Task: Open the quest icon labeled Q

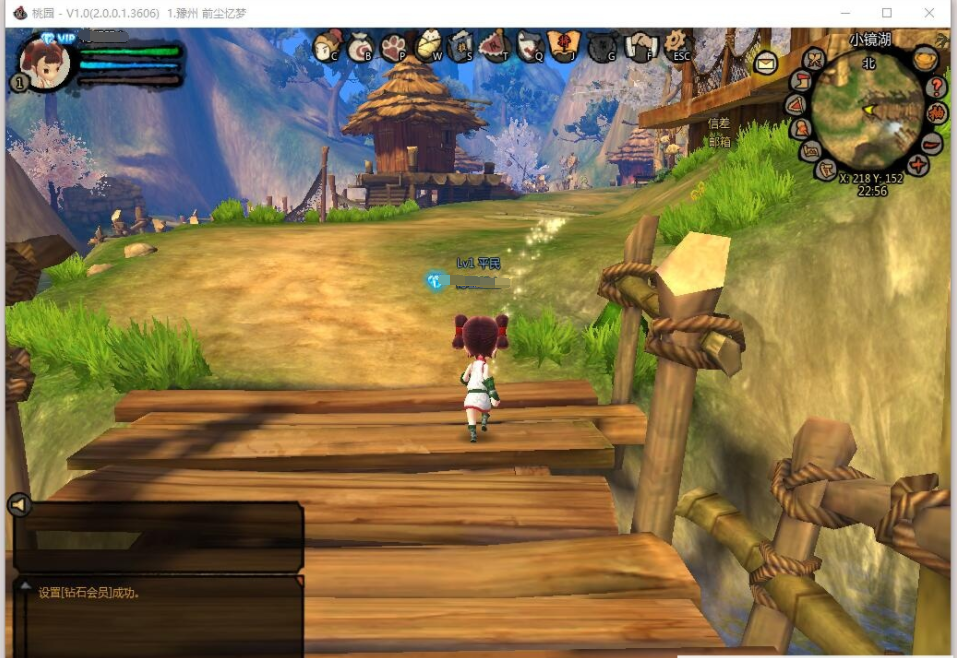Action: [x=530, y=46]
